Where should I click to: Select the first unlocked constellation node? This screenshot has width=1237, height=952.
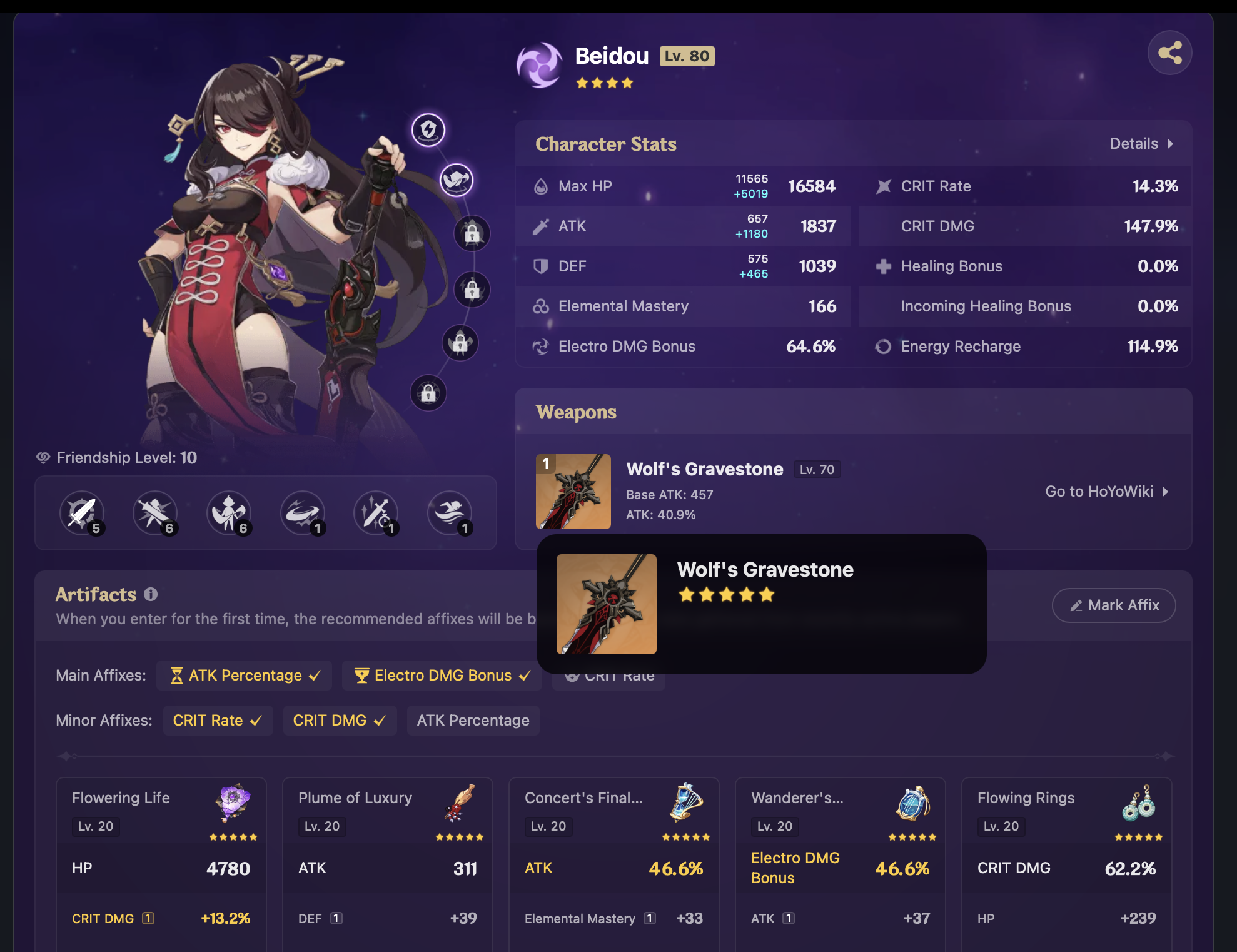tap(428, 130)
